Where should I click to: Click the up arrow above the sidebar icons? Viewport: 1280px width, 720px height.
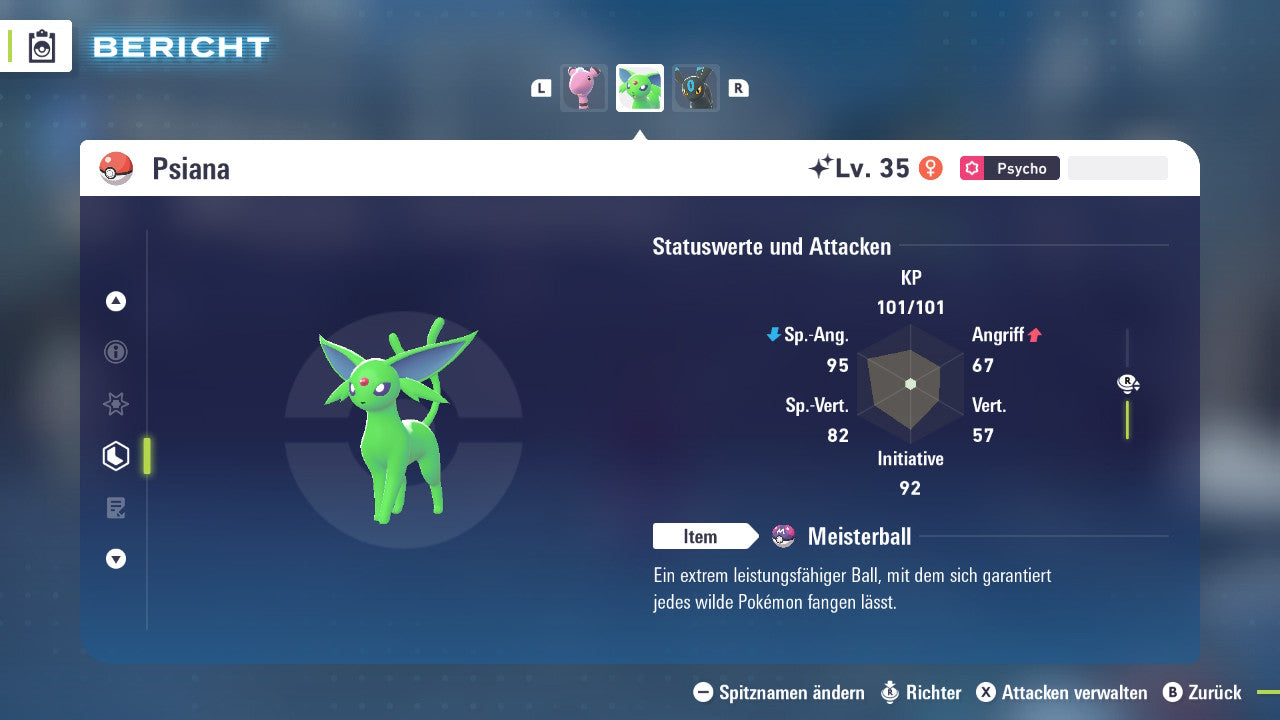click(x=115, y=301)
